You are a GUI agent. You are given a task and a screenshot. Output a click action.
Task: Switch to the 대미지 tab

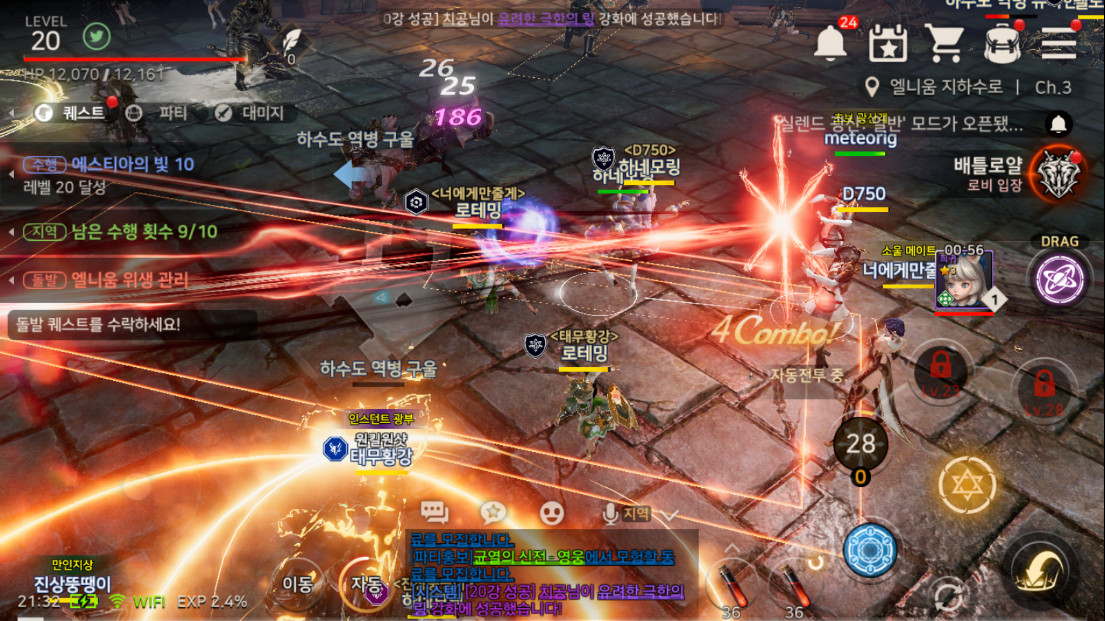[252, 113]
